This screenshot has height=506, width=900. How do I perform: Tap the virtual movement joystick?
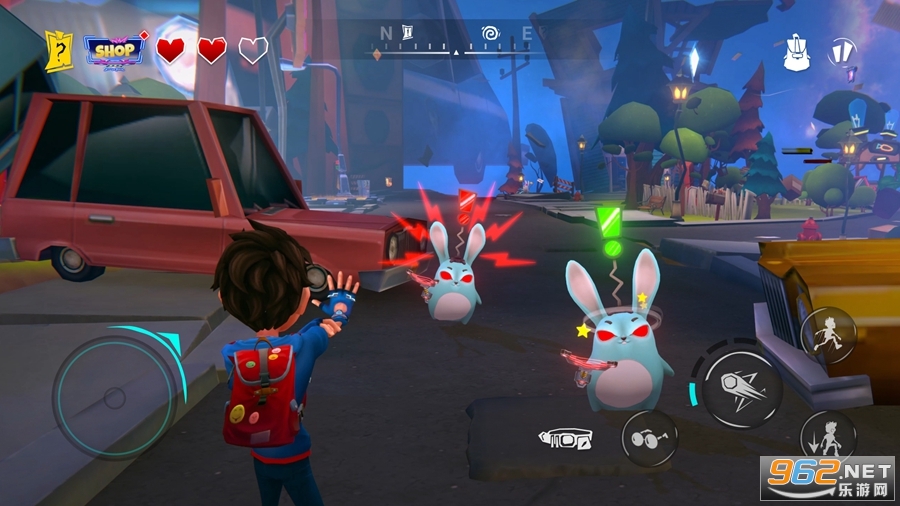point(114,397)
